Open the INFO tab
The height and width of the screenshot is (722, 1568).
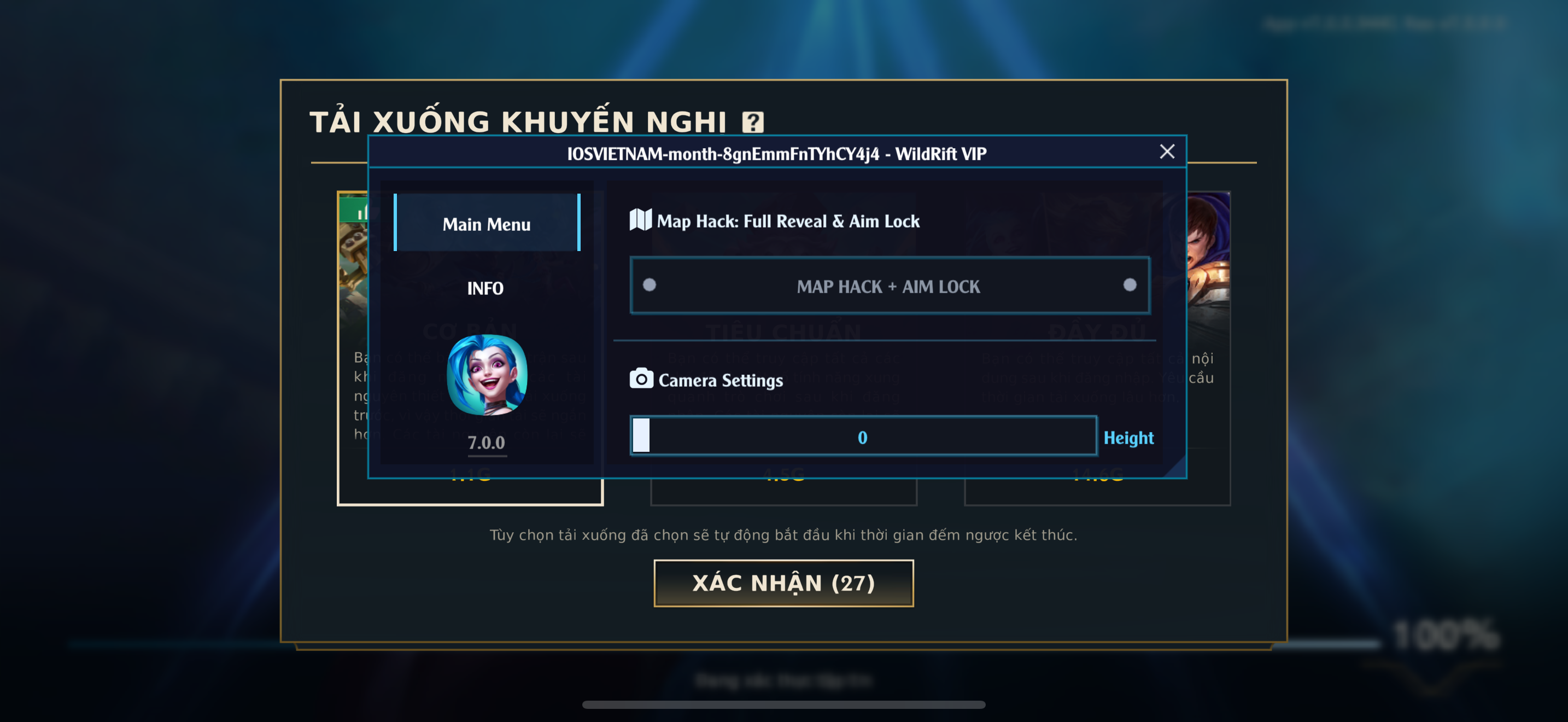[485, 288]
